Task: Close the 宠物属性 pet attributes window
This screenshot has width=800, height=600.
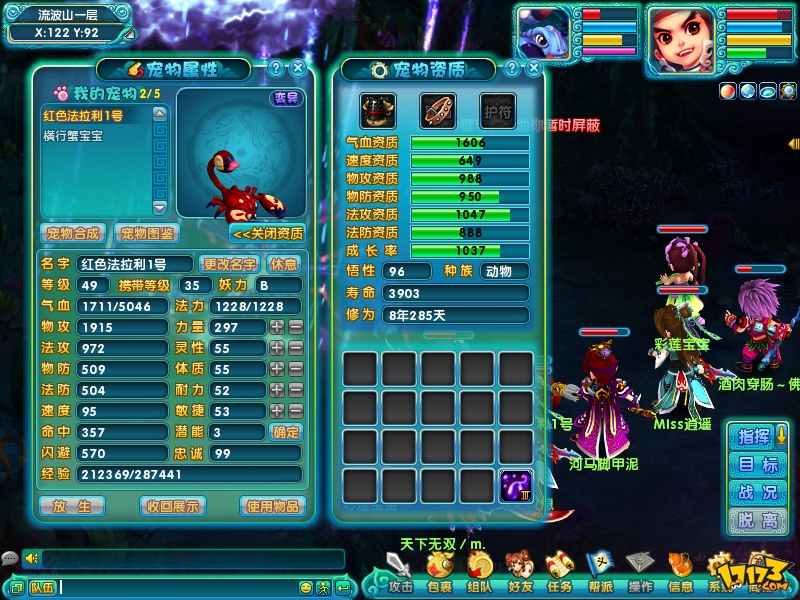Action: [x=298, y=68]
